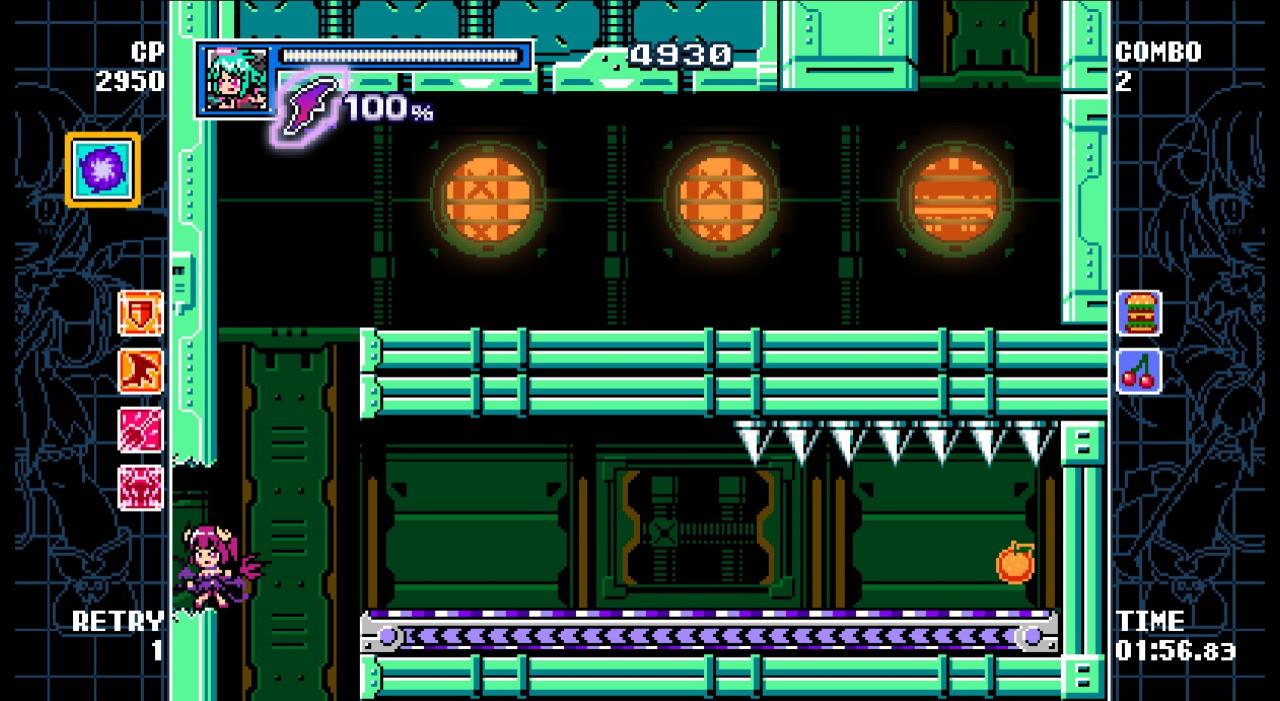Viewport: 1280px width, 701px height.
Task: Choose the pink slash ability icon
Action: point(140,430)
